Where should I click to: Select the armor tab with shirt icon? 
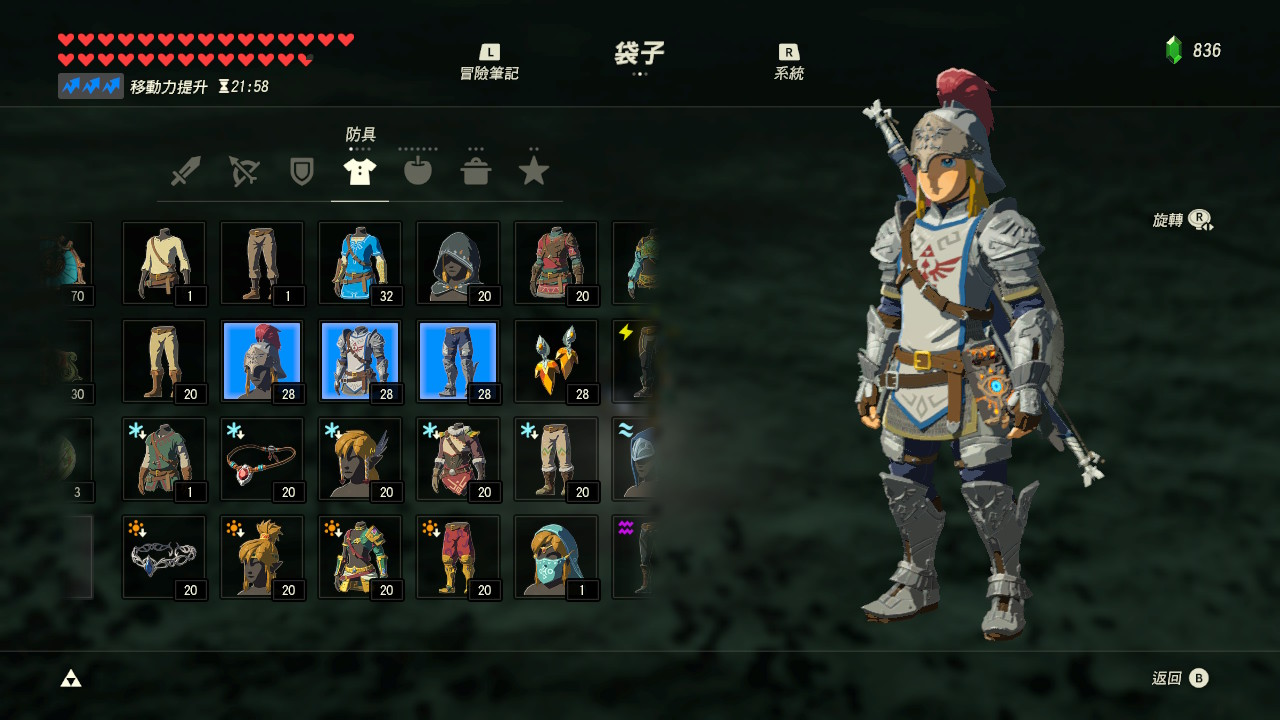pos(360,169)
